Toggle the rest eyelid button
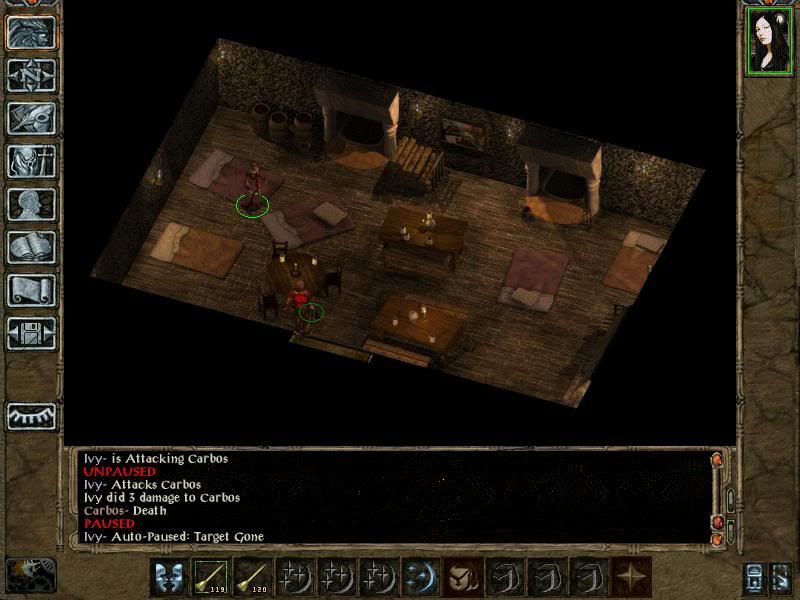The height and width of the screenshot is (600, 800). pos(30,415)
